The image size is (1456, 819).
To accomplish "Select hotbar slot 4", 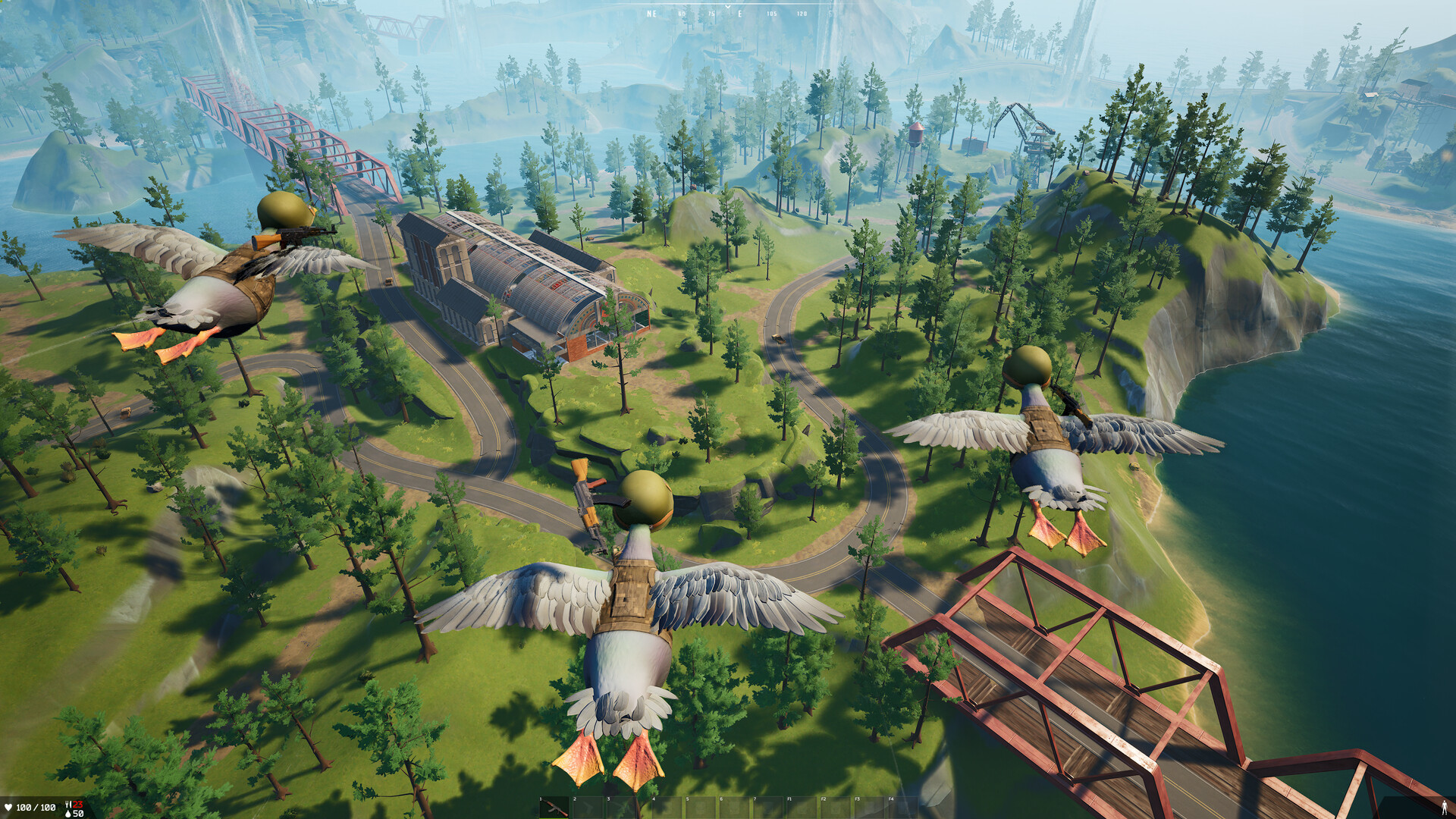I will pyautogui.click(x=667, y=806).
